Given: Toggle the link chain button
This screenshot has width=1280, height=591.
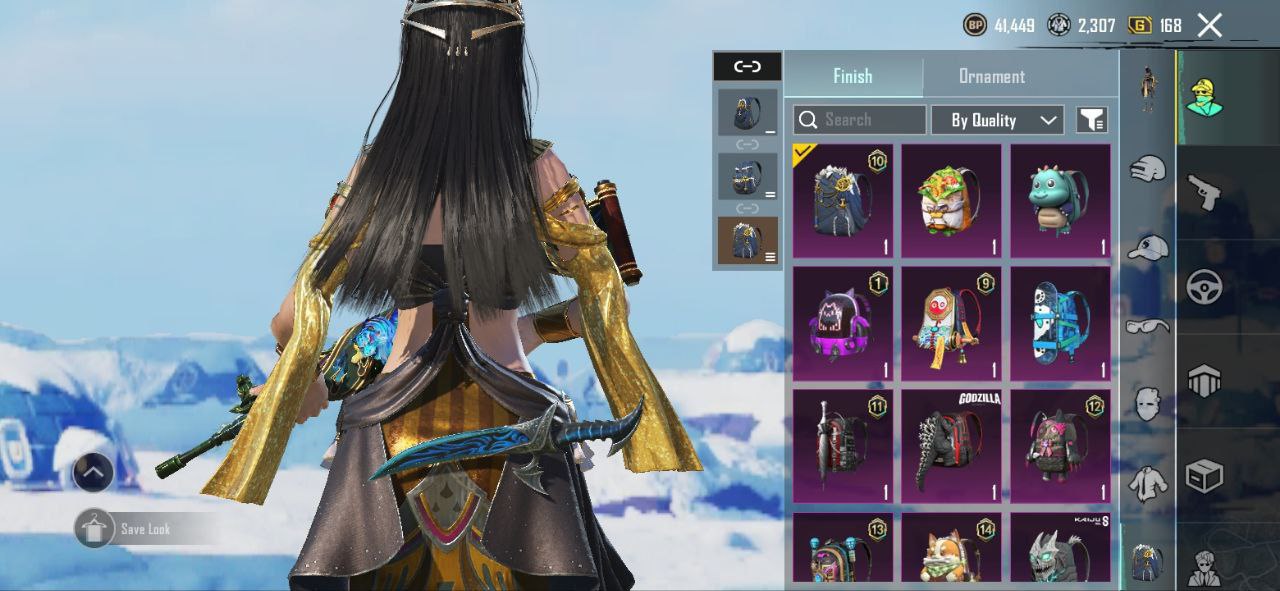Looking at the screenshot, I should 747,66.
